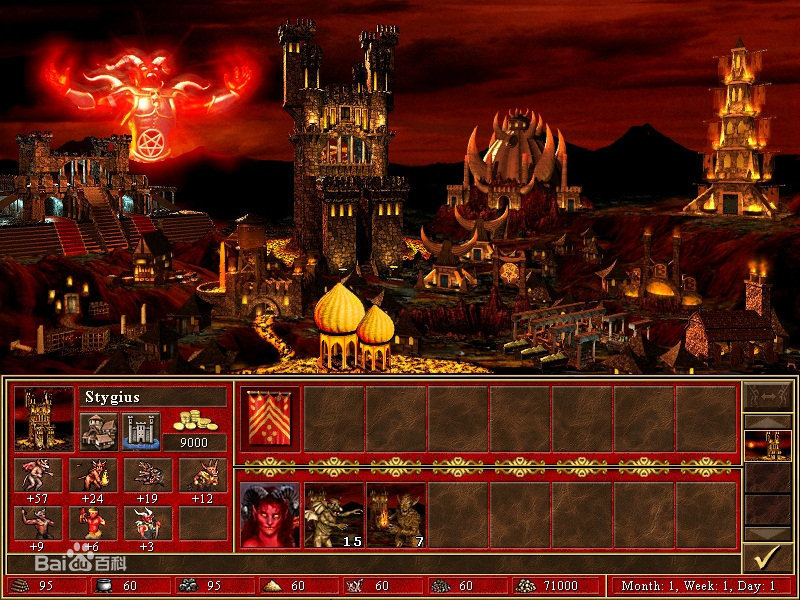Click the efreet growth icon showing +6
The height and width of the screenshot is (600, 800).
point(95,522)
